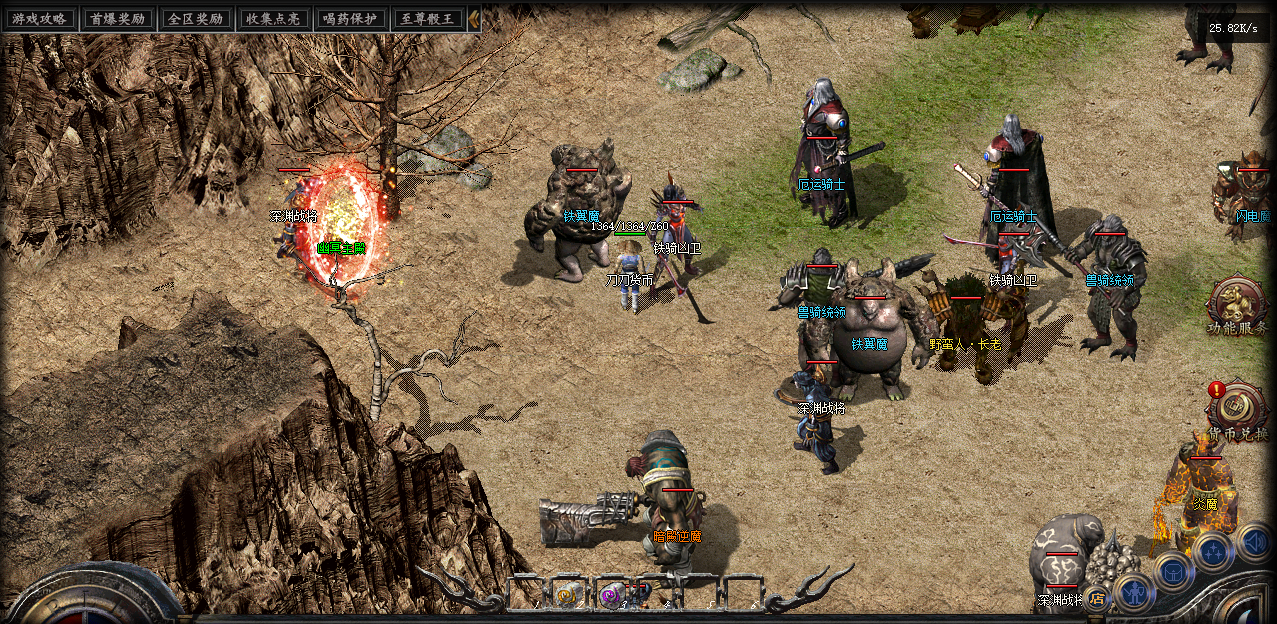Open the character figure round button
1277x624 pixels.
[x=1134, y=593]
